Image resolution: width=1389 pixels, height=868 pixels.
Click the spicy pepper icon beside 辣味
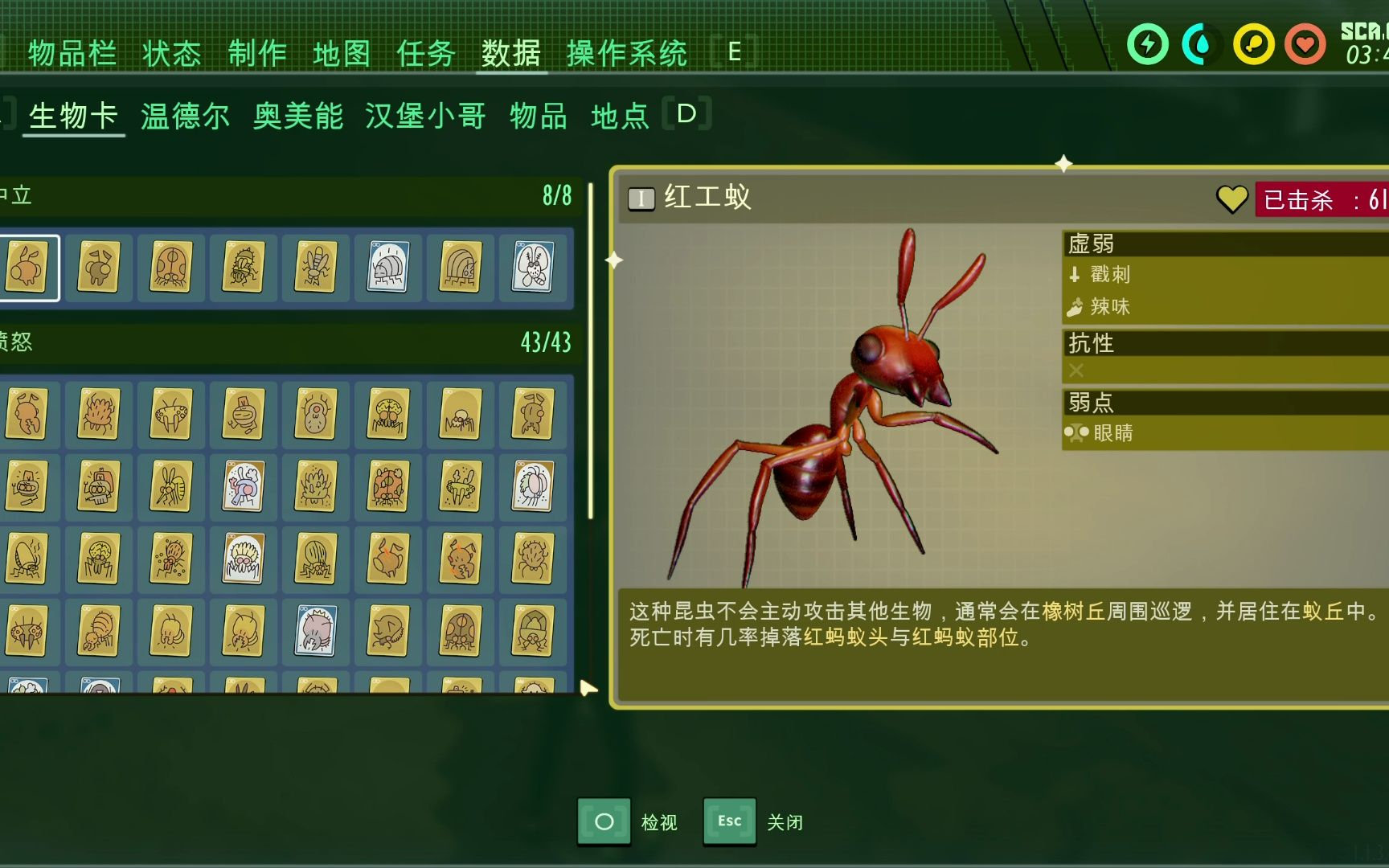[1075, 307]
